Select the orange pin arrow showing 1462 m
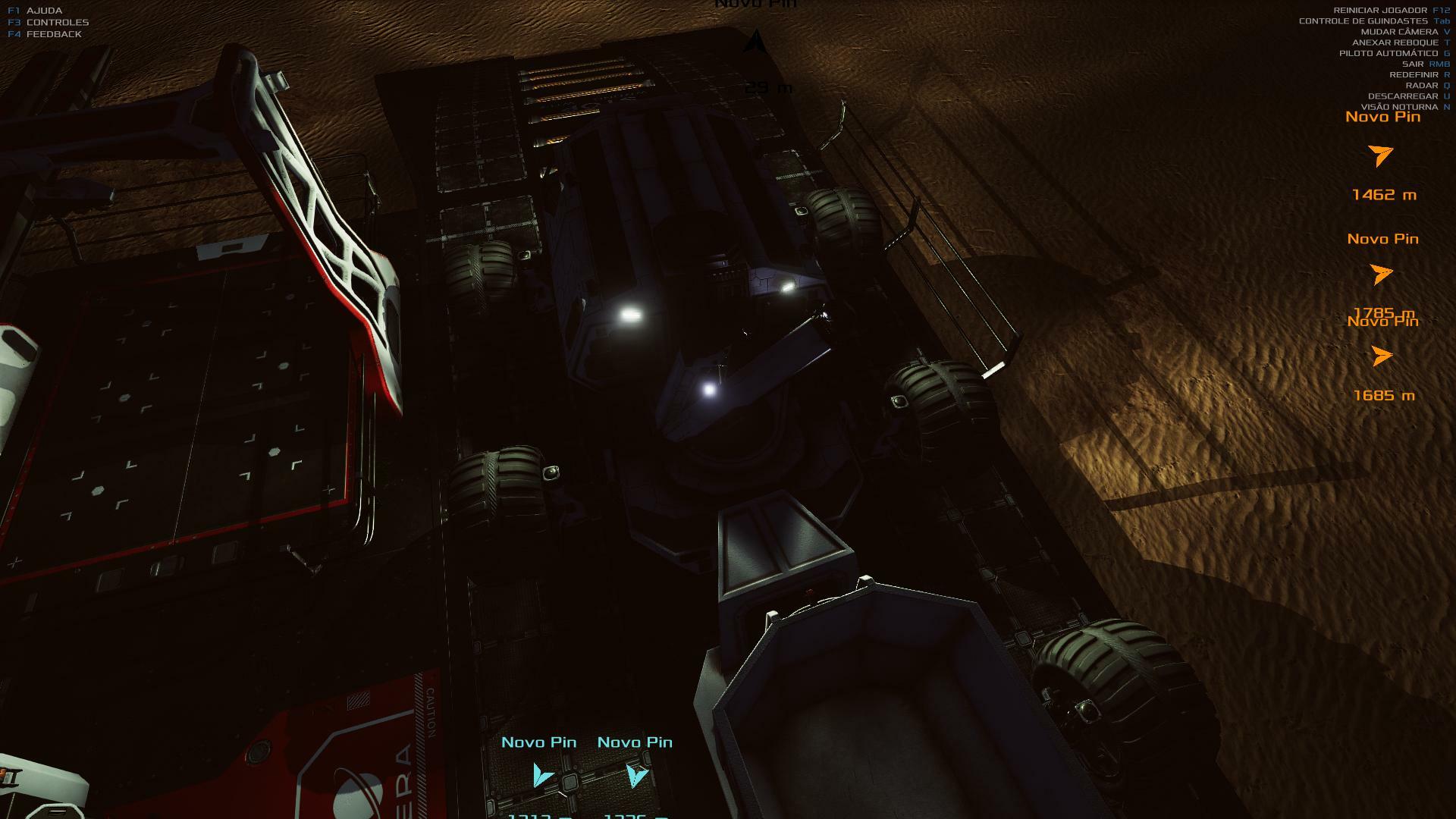Screen dimensions: 1456x819 point(1382,155)
